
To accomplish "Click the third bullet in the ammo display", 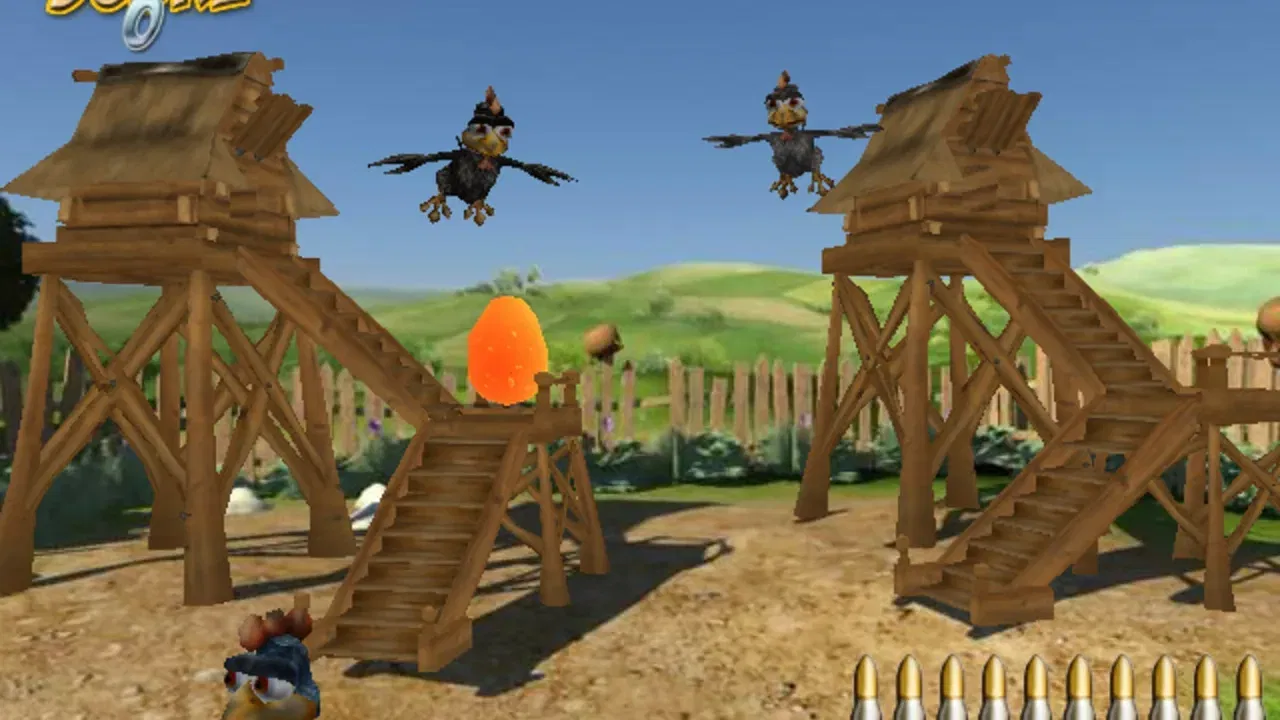I will point(951,690).
